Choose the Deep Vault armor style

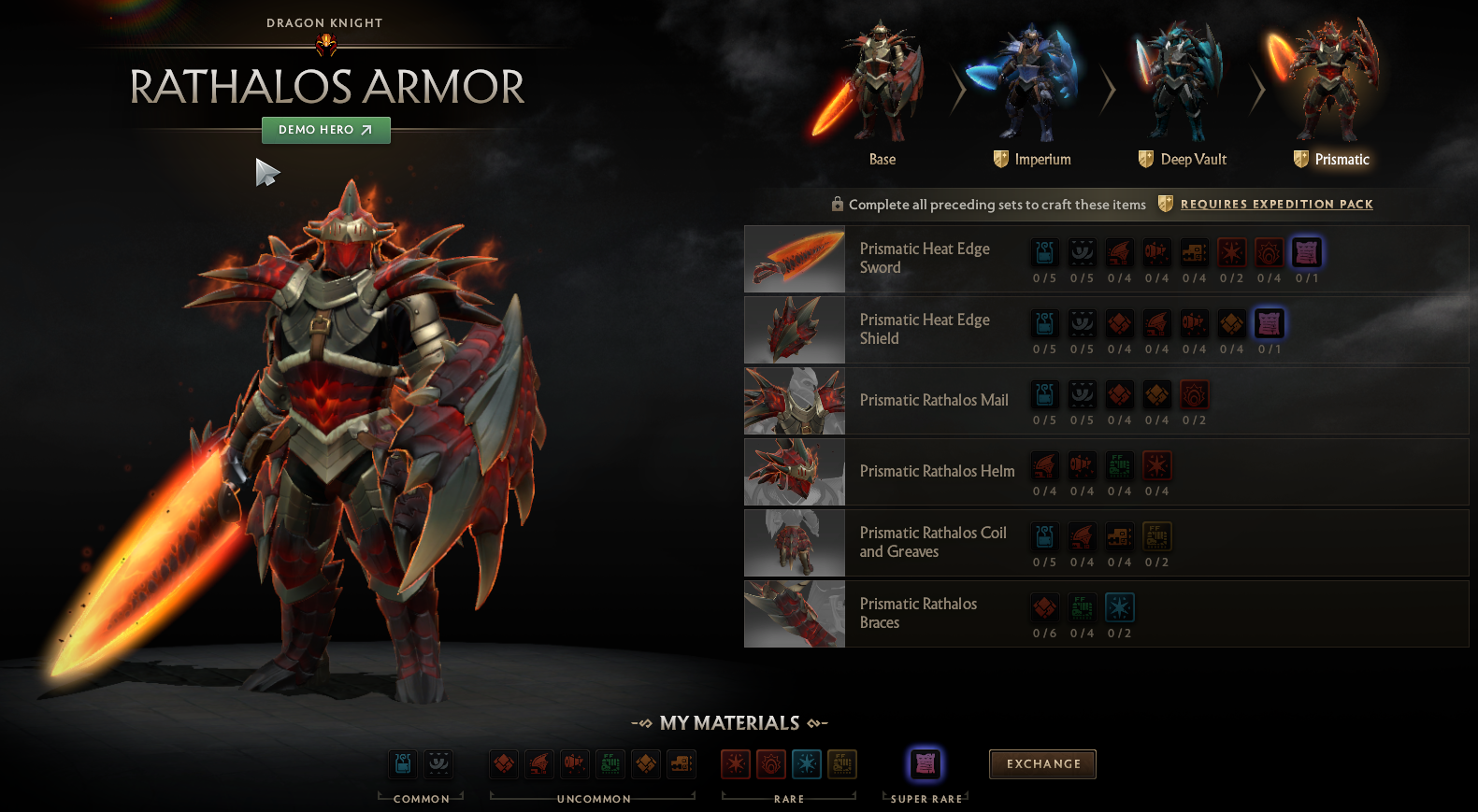click(x=1181, y=93)
